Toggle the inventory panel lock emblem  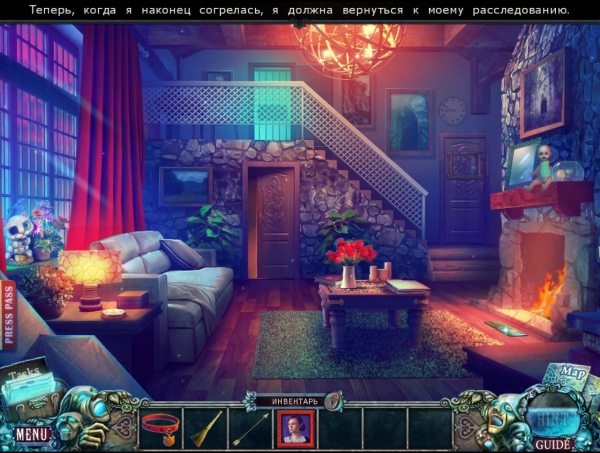tap(332, 400)
